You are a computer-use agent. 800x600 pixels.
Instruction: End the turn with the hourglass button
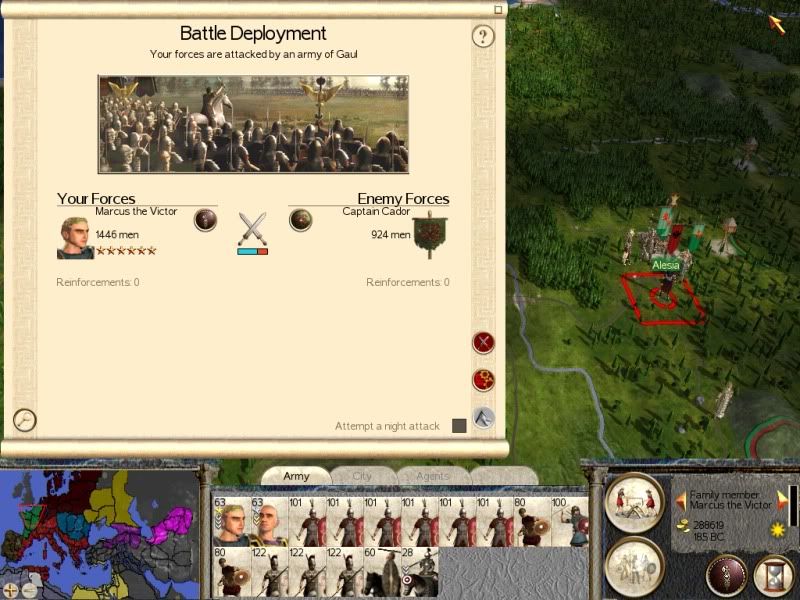[x=773, y=575]
